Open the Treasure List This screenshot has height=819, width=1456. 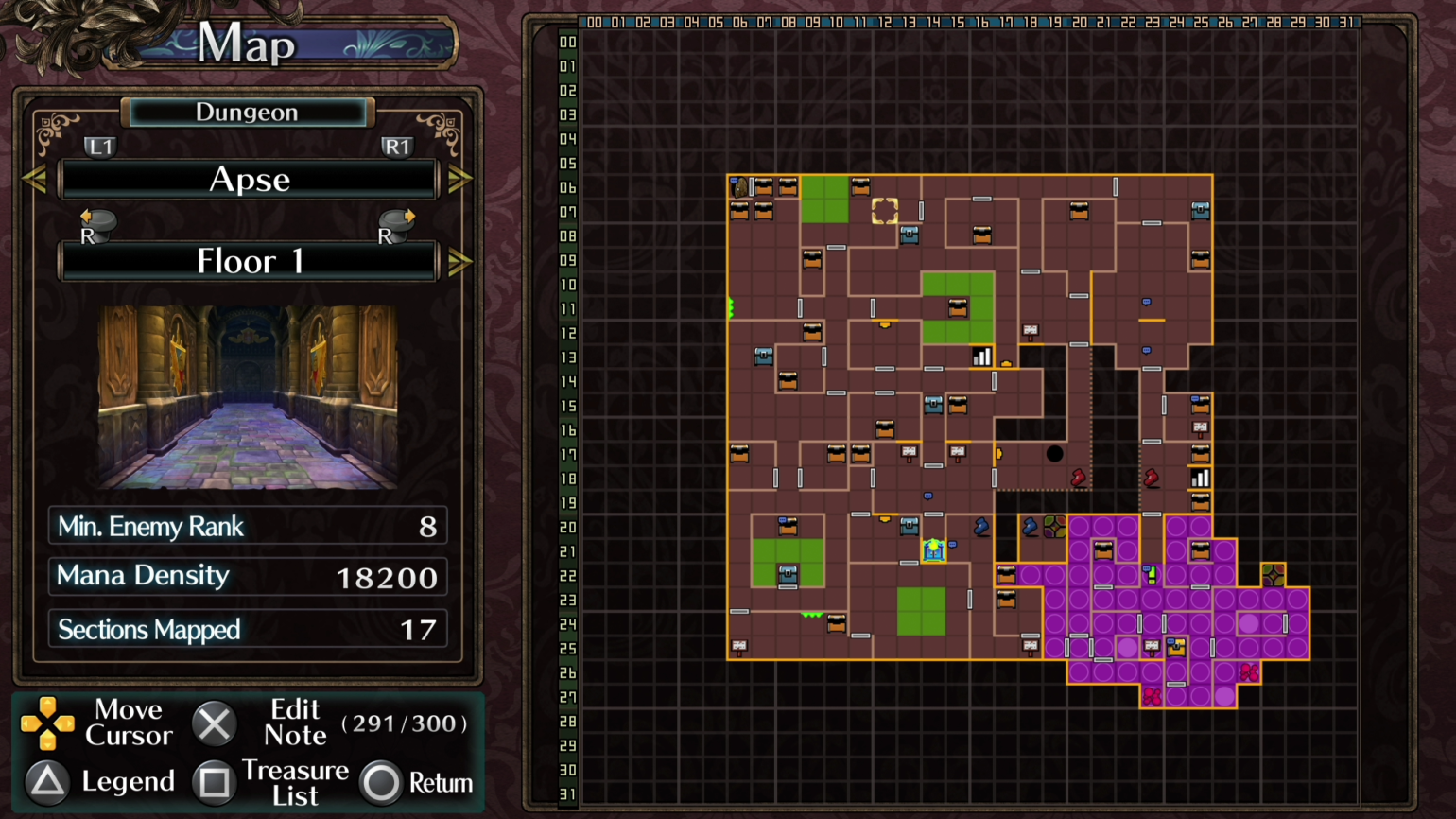(215, 782)
